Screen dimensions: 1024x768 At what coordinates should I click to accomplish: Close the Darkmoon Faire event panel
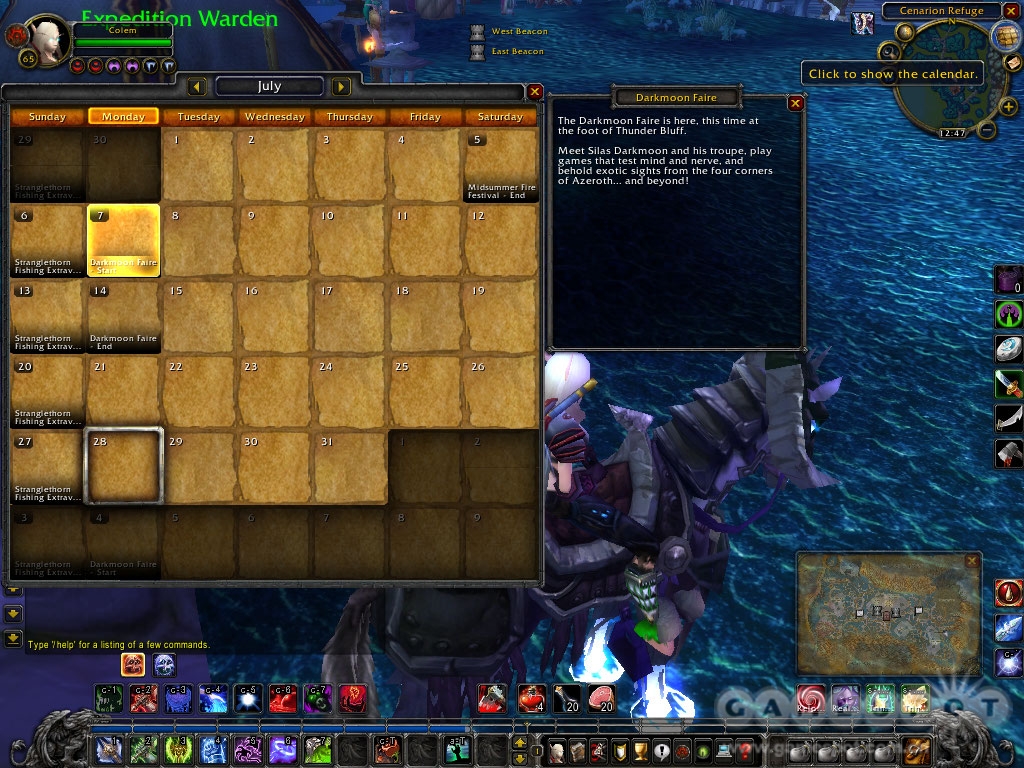795,102
